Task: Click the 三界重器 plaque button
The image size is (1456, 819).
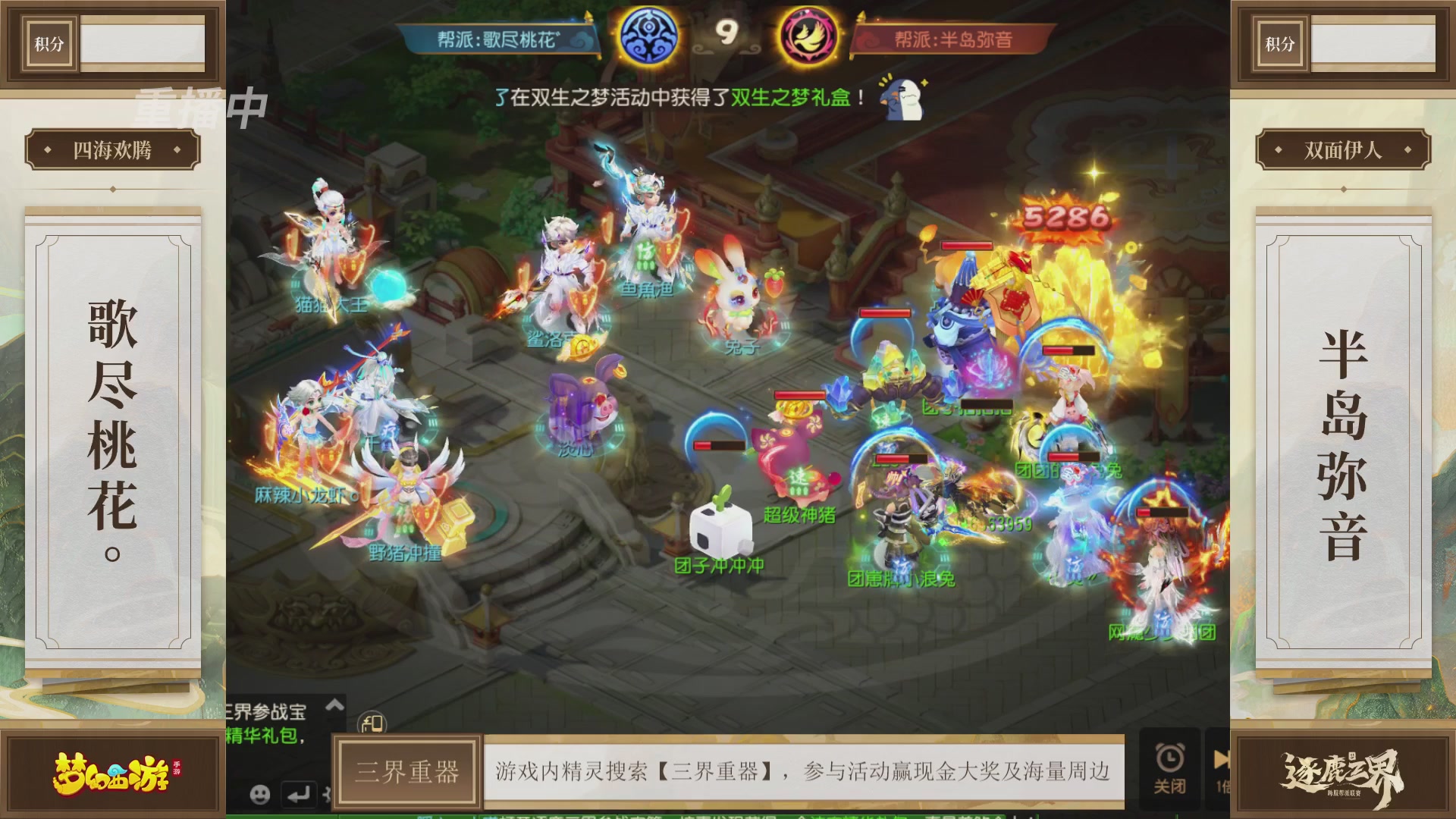Action: tap(407, 770)
